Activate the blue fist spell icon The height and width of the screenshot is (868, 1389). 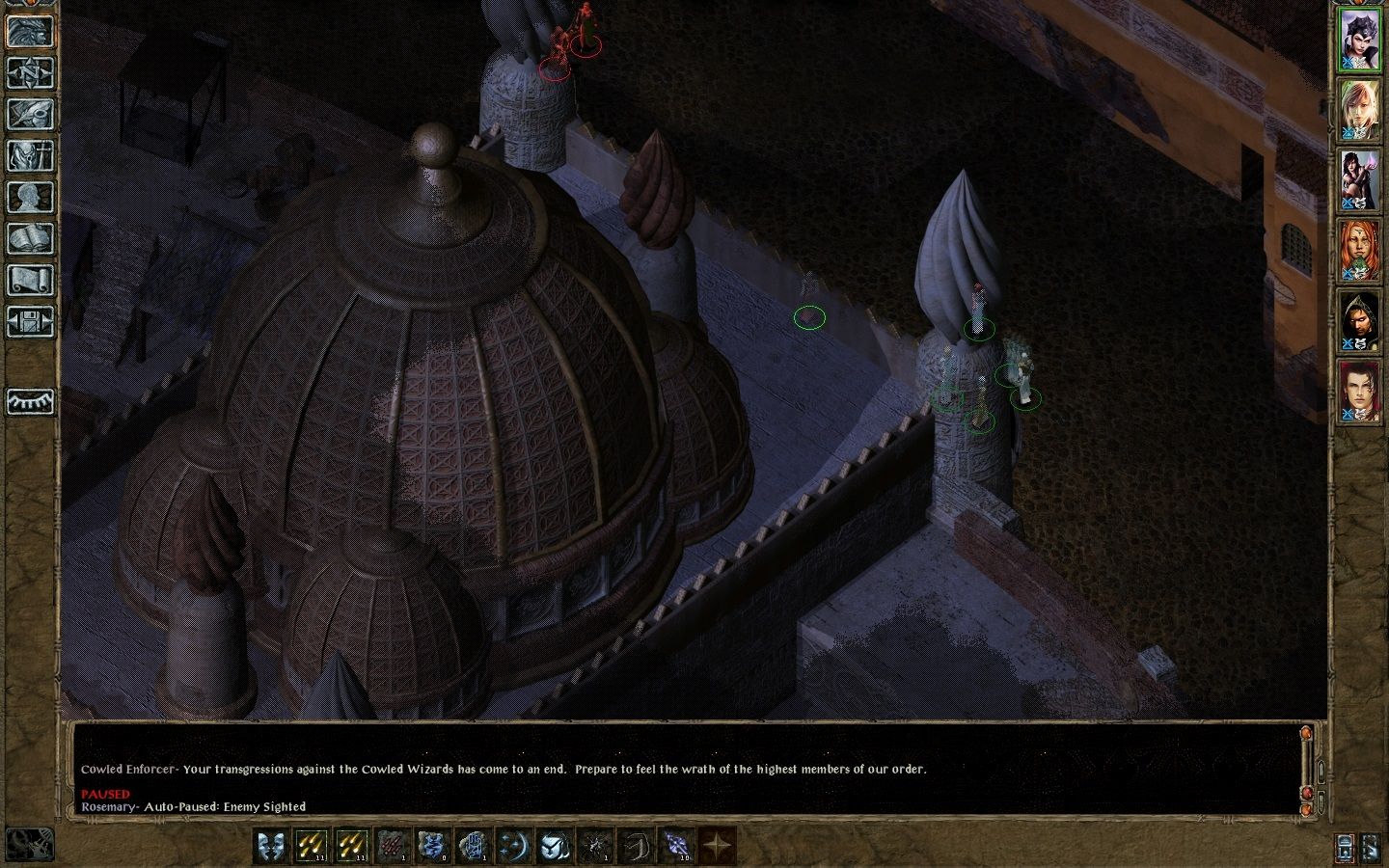(474, 846)
